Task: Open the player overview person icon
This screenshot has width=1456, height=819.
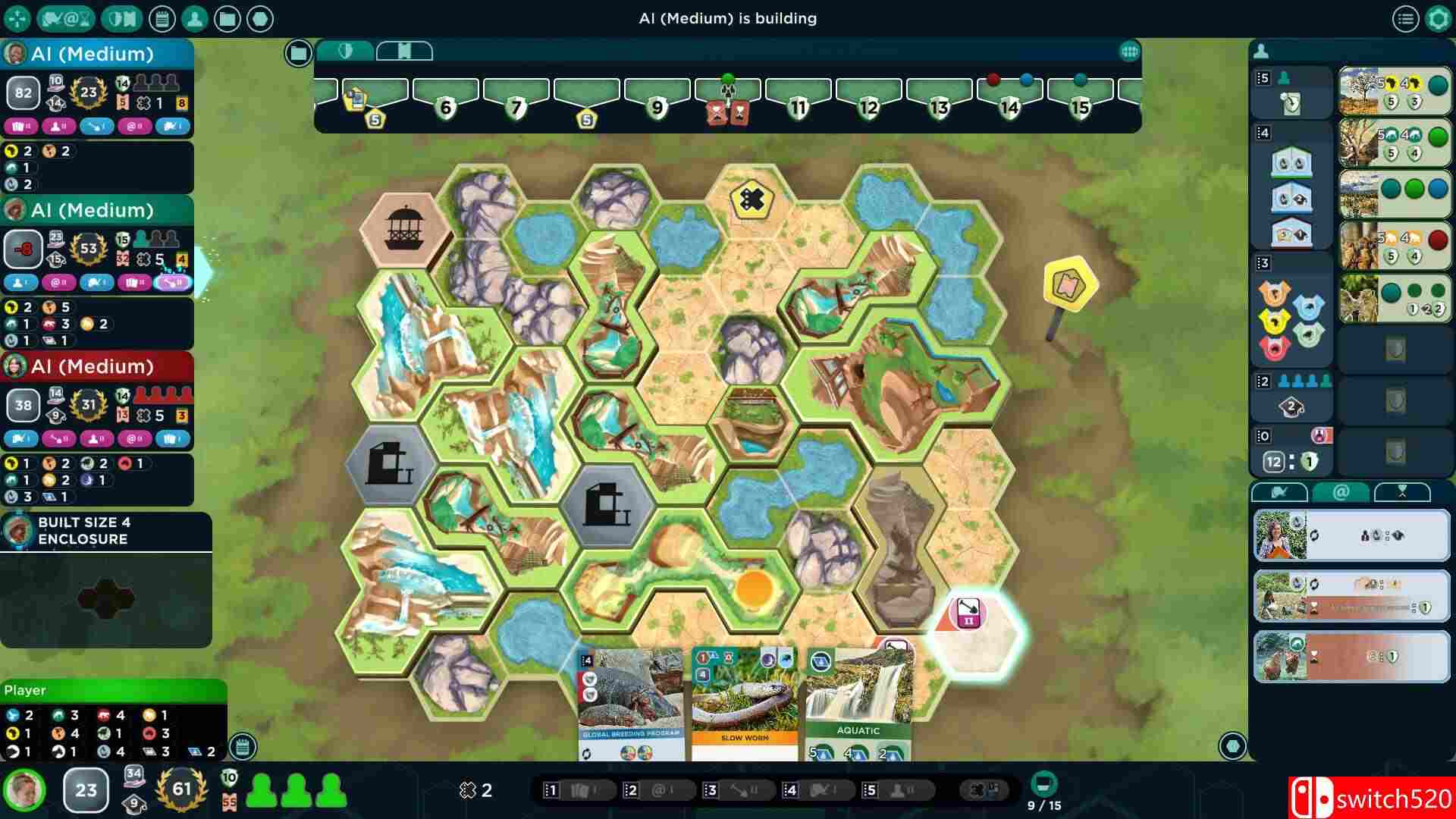Action: click(193, 18)
